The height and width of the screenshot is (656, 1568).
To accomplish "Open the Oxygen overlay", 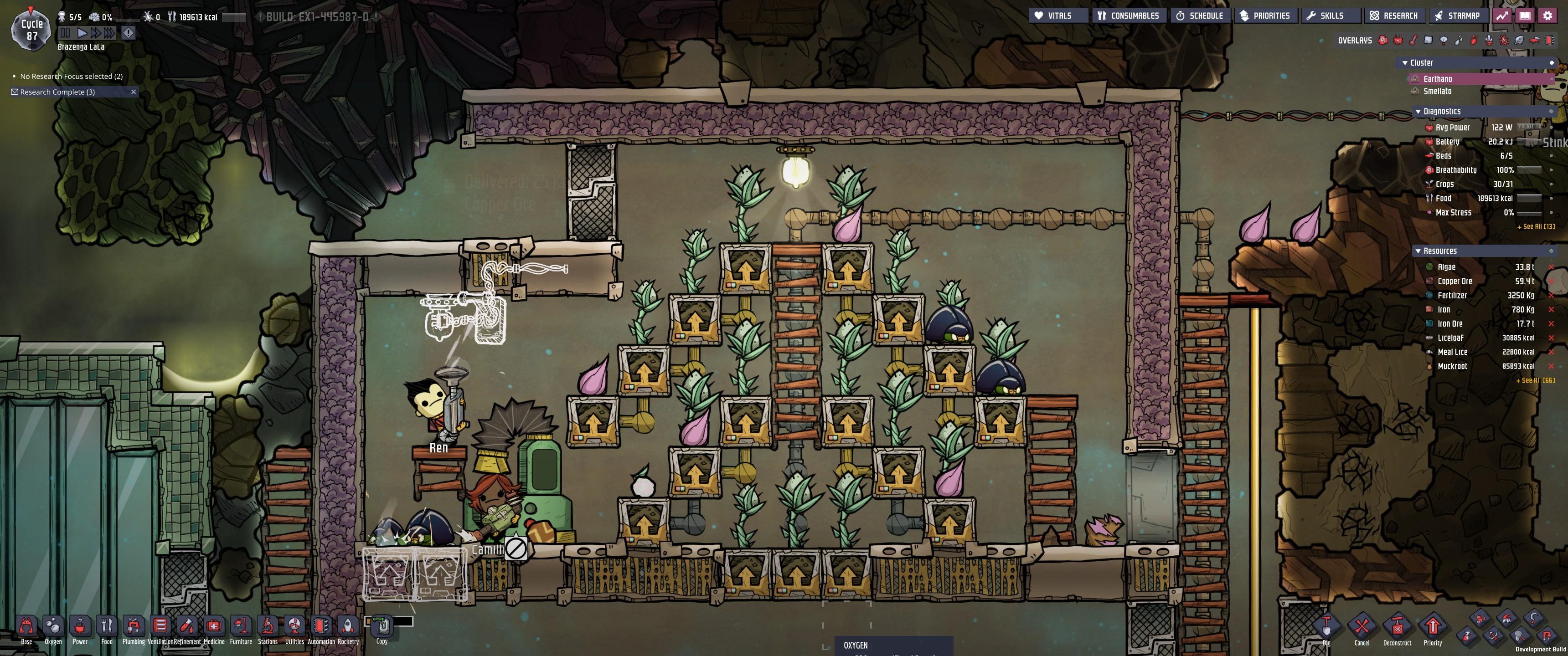I will pos(1382,40).
